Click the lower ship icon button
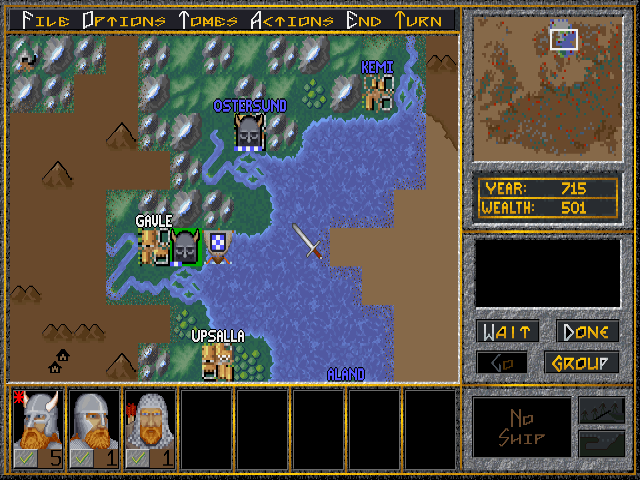 (x=599, y=443)
